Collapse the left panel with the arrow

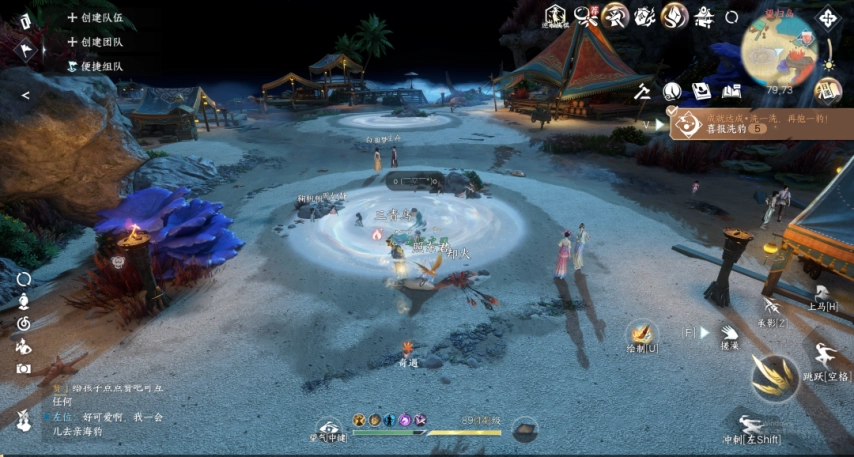click(25, 96)
